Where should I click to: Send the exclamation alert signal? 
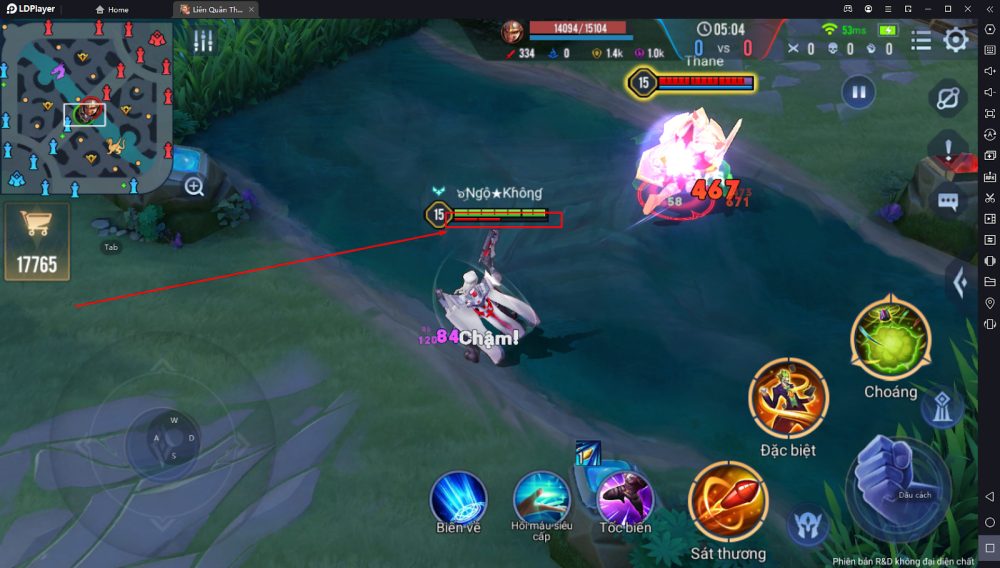pyautogui.click(x=948, y=150)
